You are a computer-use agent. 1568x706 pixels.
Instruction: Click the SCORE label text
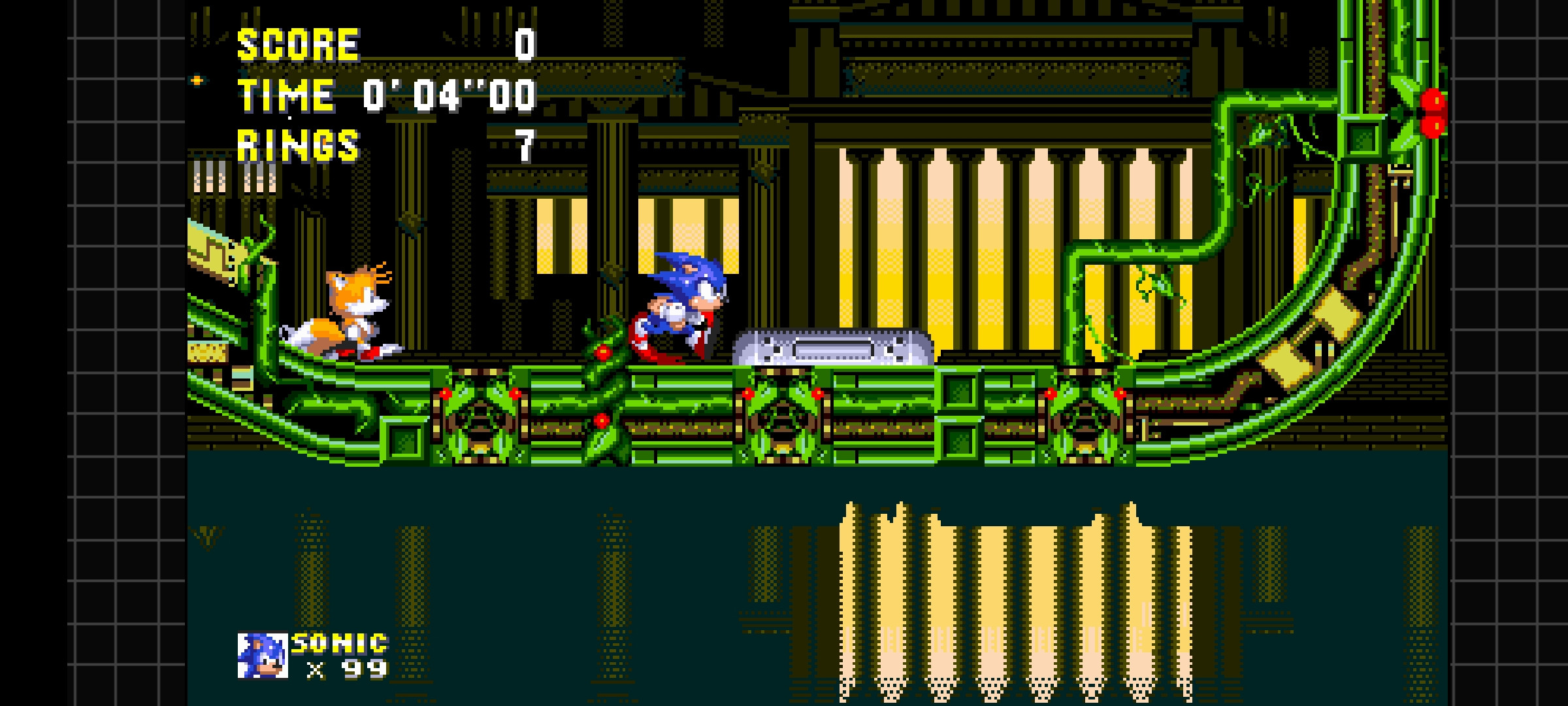[297, 44]
